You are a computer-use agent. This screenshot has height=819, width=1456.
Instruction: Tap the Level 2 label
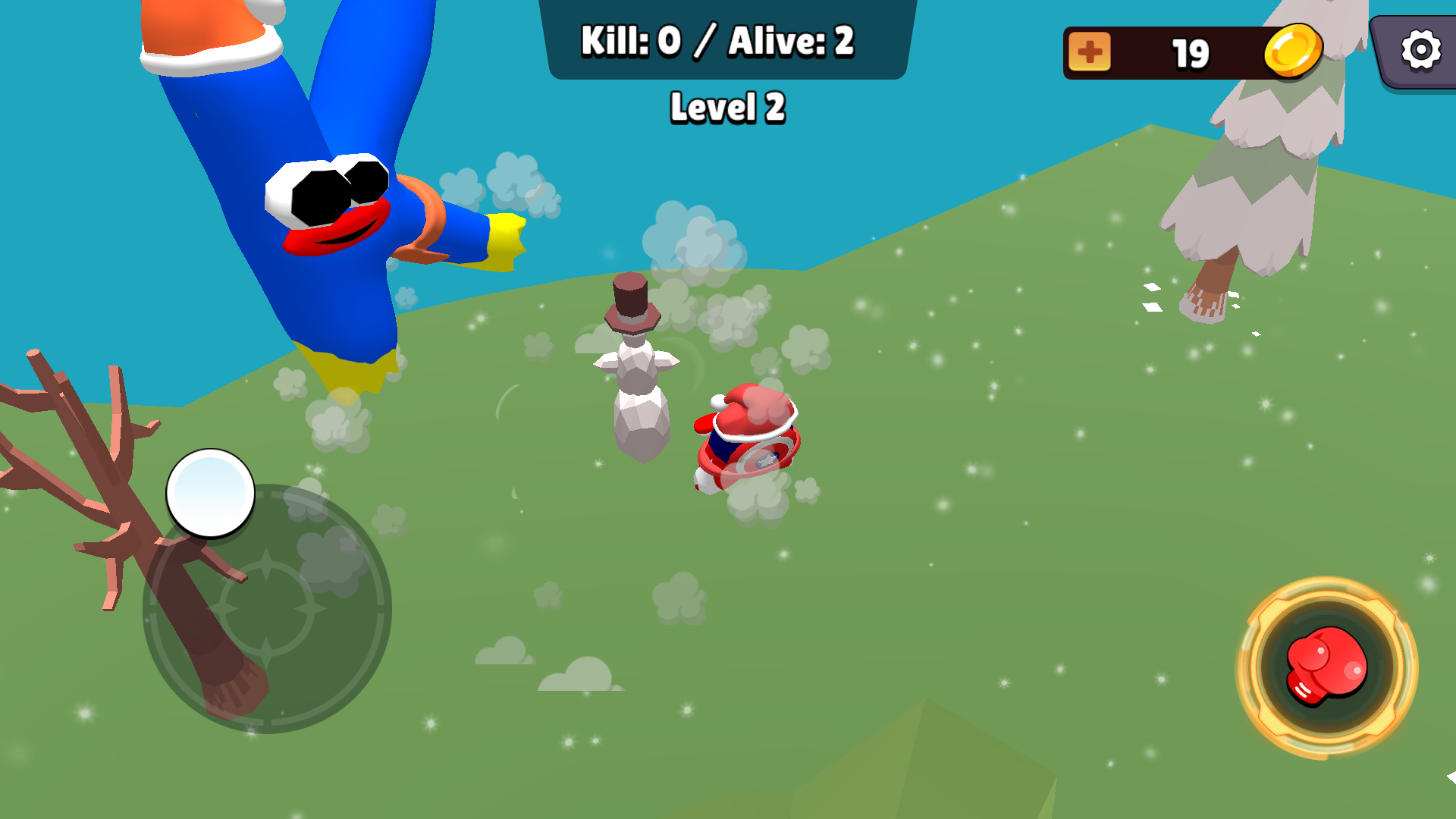[x=726, y=107]
